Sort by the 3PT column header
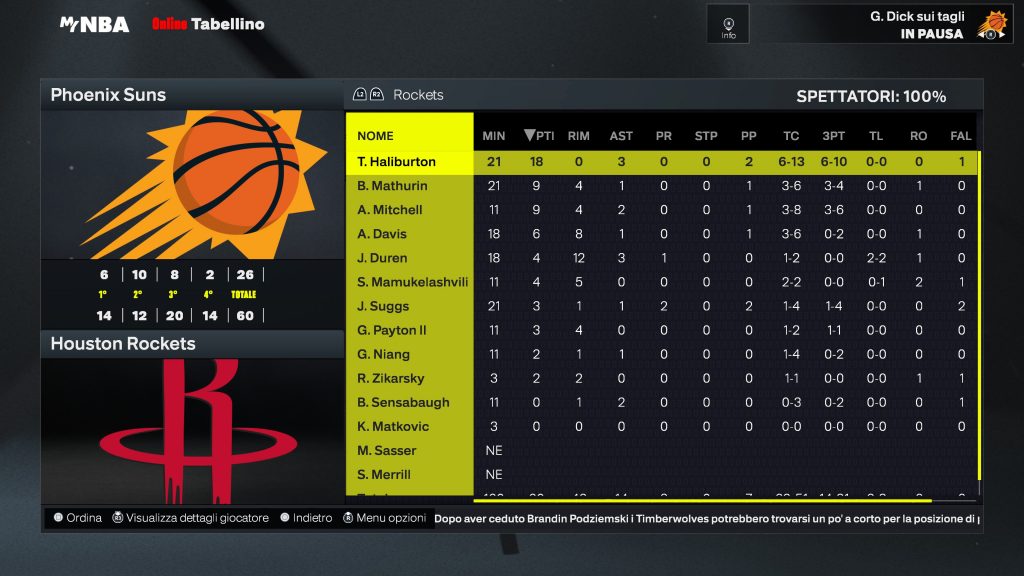Screen dimensions: 1024x576 tap(833, 136)
